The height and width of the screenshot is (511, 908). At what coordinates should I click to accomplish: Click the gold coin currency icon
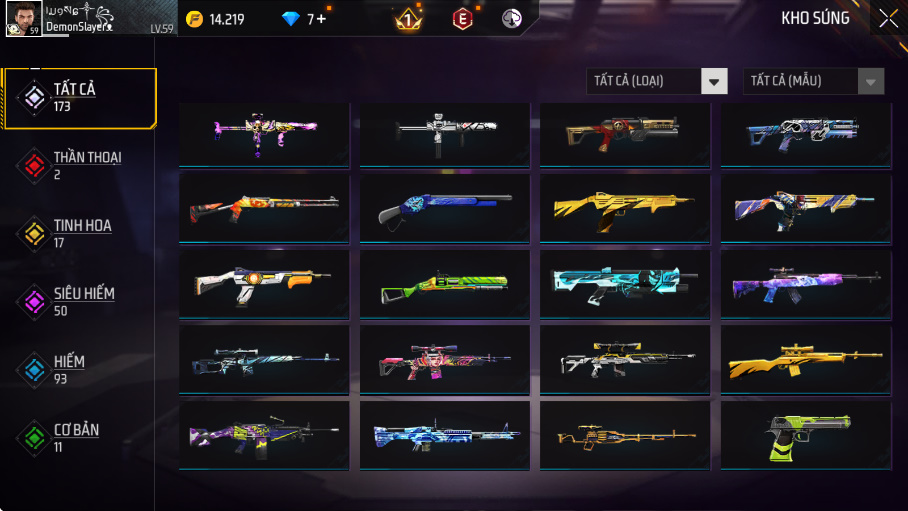point(195,18)
